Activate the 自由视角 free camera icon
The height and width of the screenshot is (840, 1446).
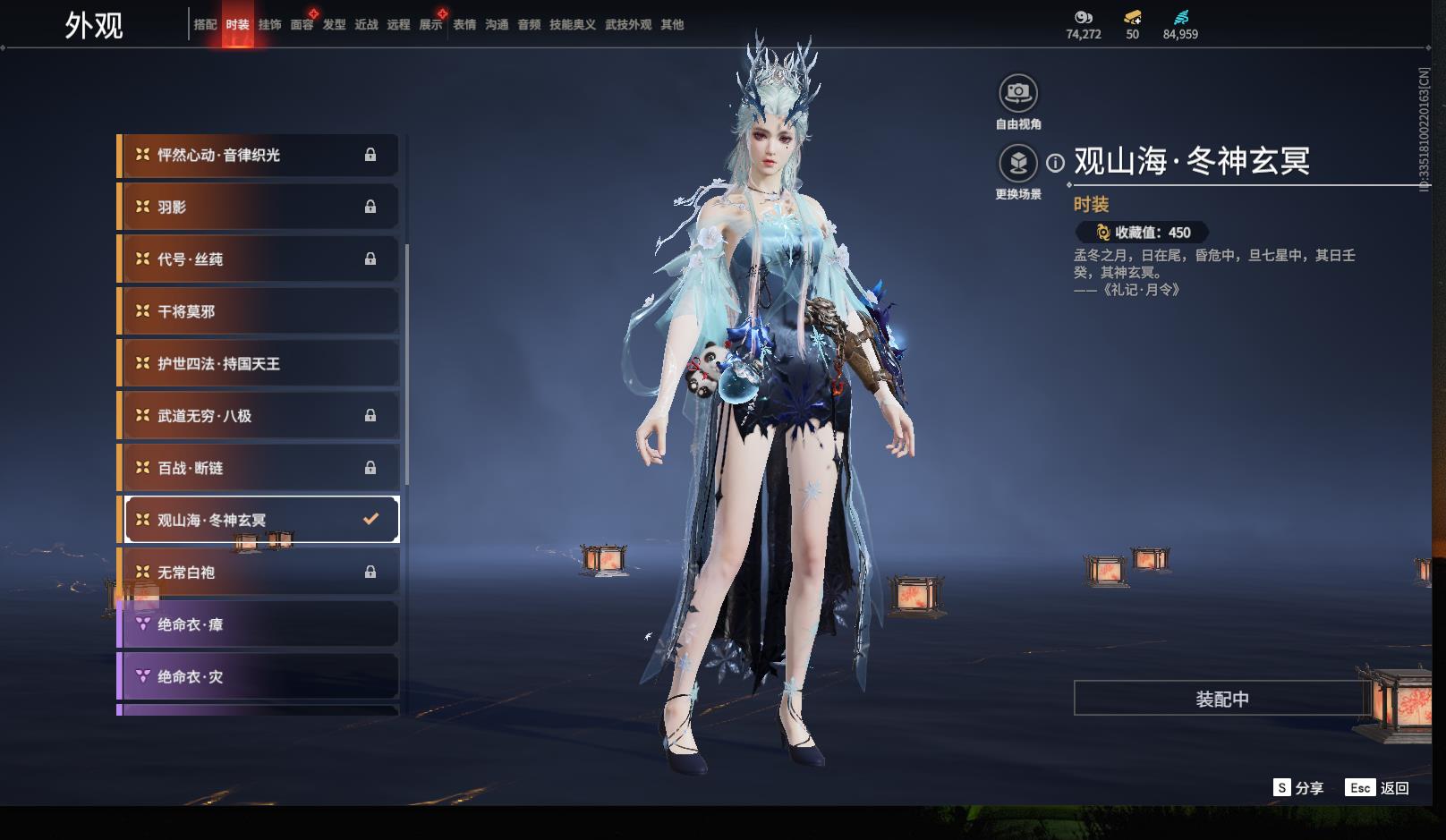(1017, 93)
